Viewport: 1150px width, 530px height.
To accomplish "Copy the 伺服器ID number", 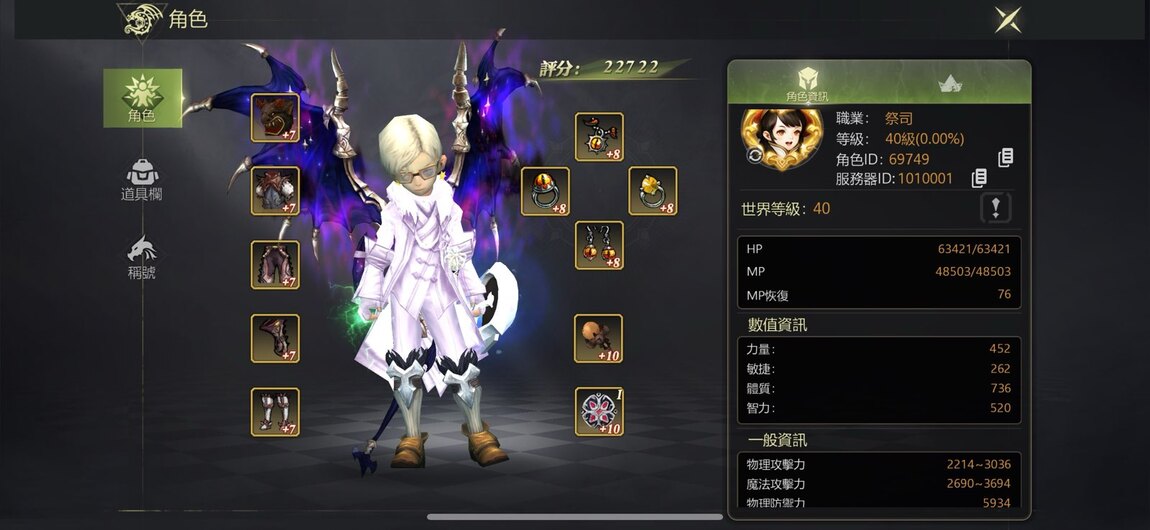I will (x=979, y=178).
